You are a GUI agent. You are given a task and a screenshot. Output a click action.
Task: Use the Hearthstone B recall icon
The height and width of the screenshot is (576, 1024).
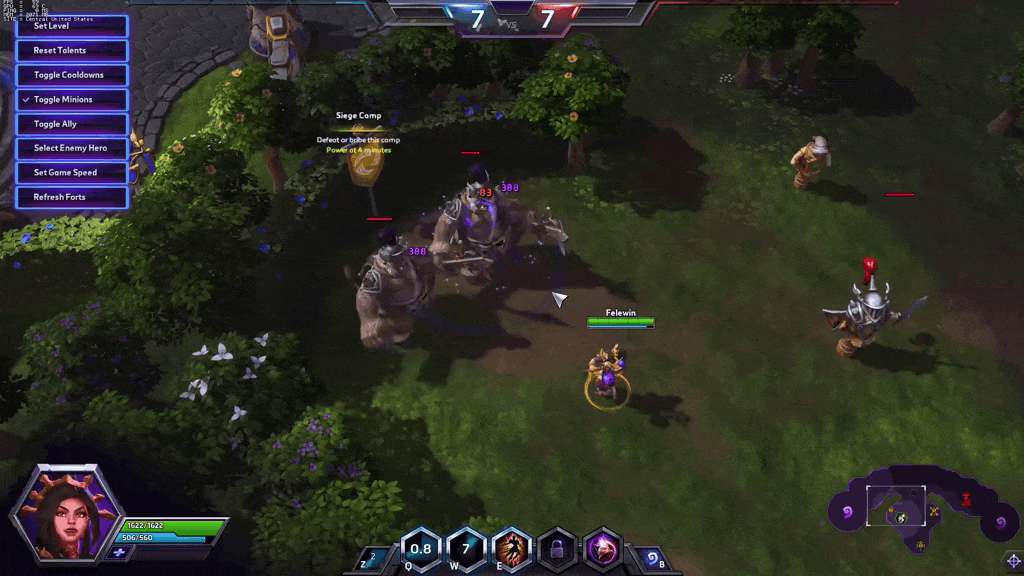pos(651,558)
